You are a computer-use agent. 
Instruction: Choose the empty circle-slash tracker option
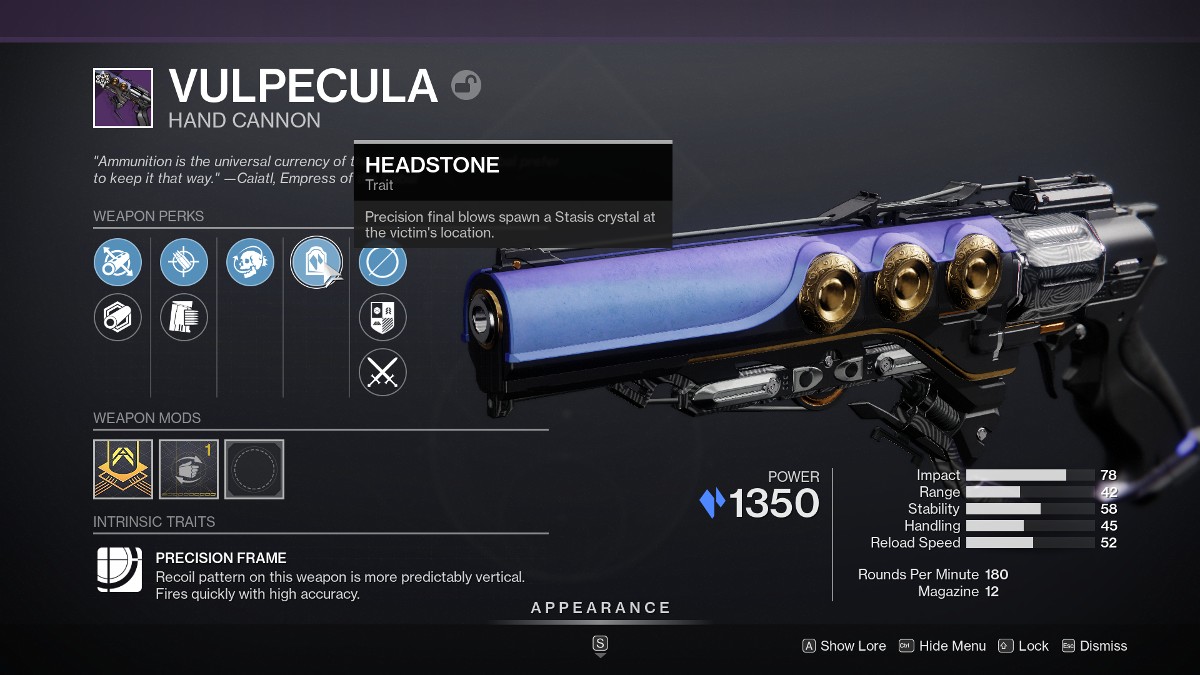point(383,263)
